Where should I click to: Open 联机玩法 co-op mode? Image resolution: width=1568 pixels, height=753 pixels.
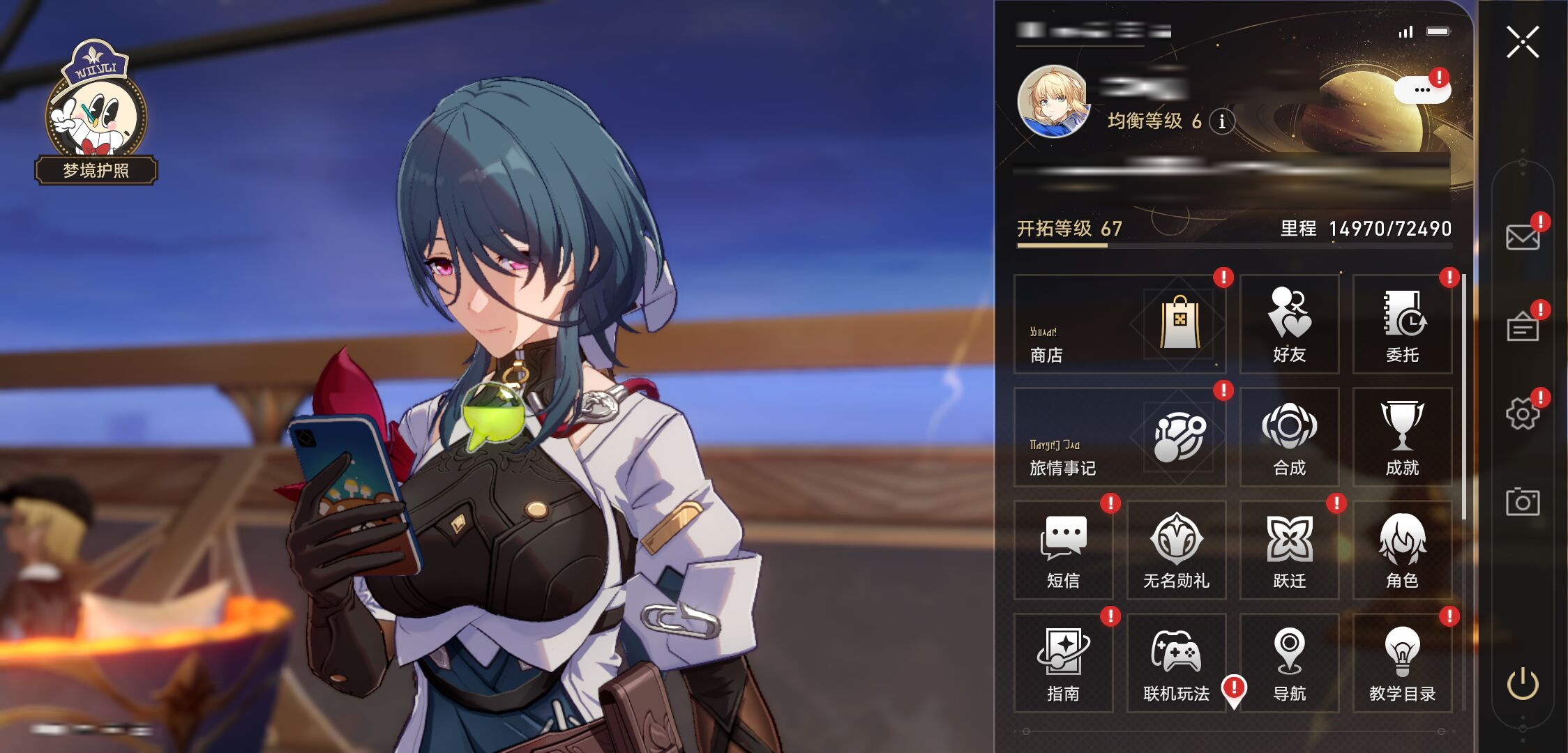(1176, 663)
